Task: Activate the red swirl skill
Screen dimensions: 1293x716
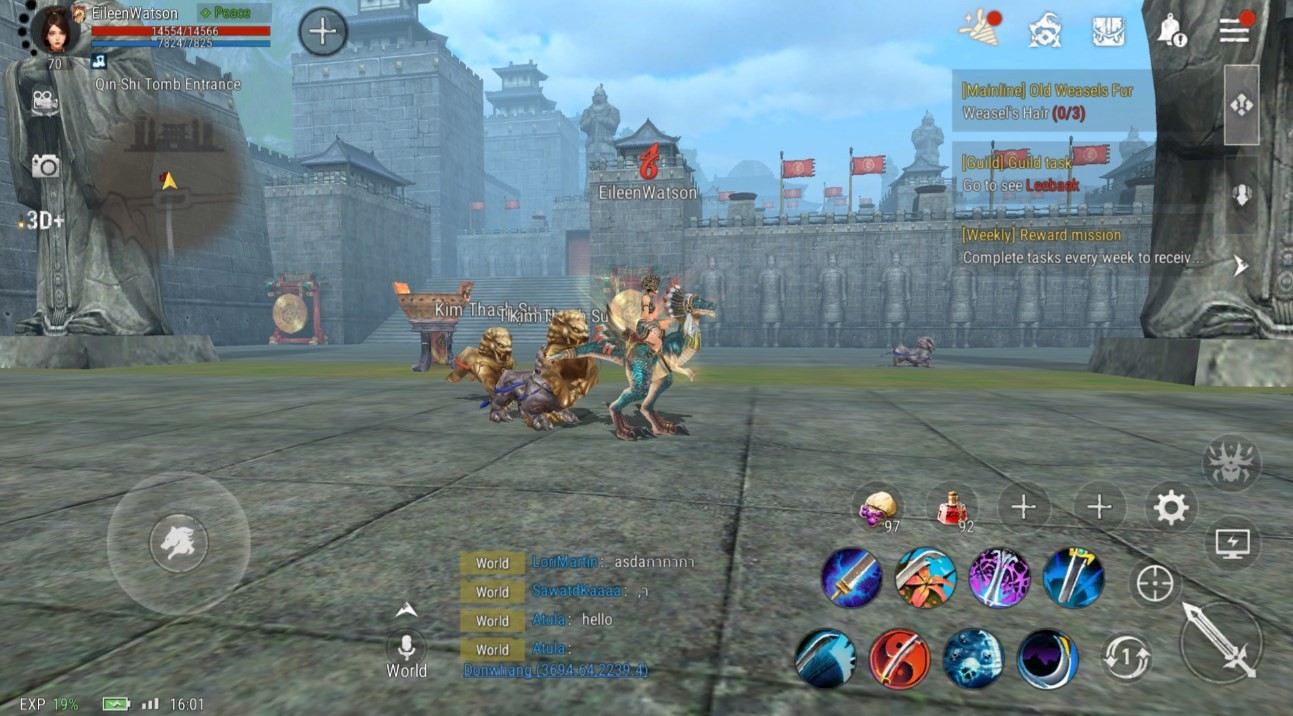Action: [x=899, y=658]
